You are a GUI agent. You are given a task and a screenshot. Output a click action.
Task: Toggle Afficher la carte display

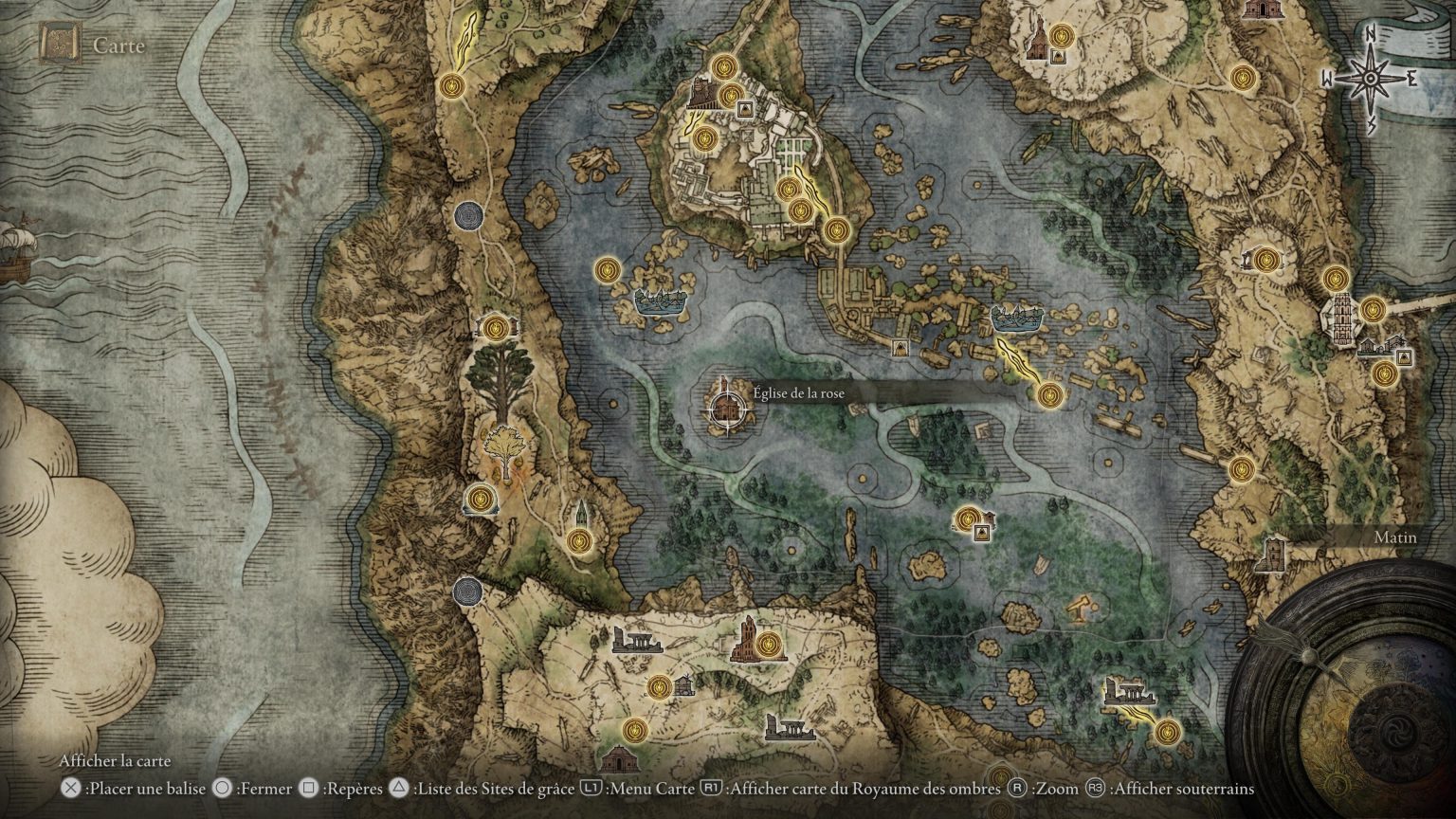point(115,761)
